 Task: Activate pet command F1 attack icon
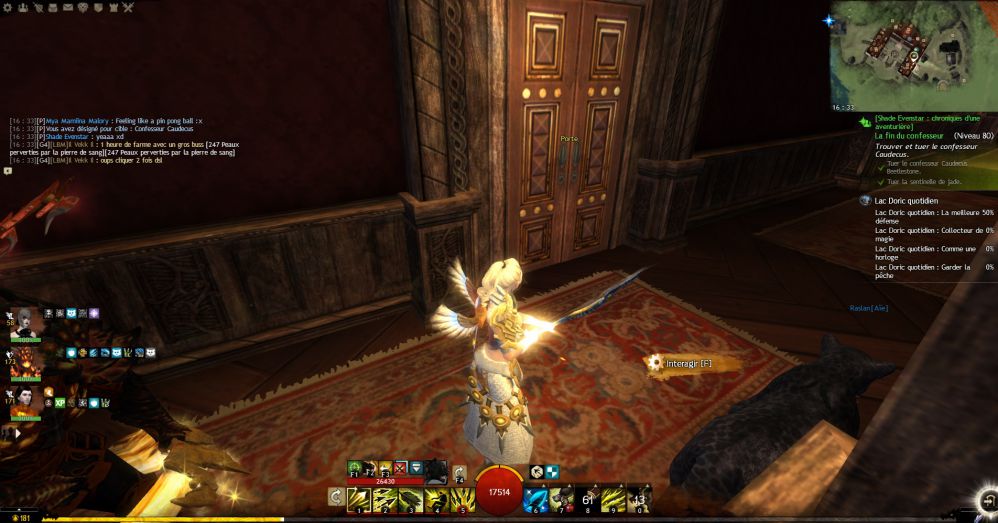[x=355, y=468]
